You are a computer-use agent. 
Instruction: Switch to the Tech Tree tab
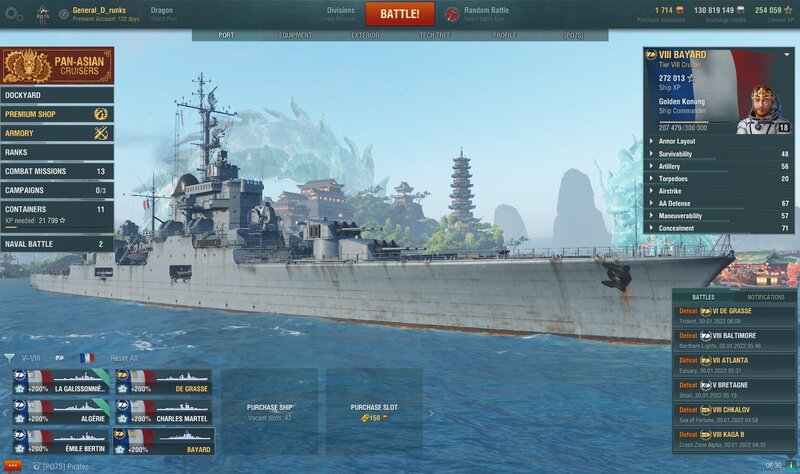(436, 35)
